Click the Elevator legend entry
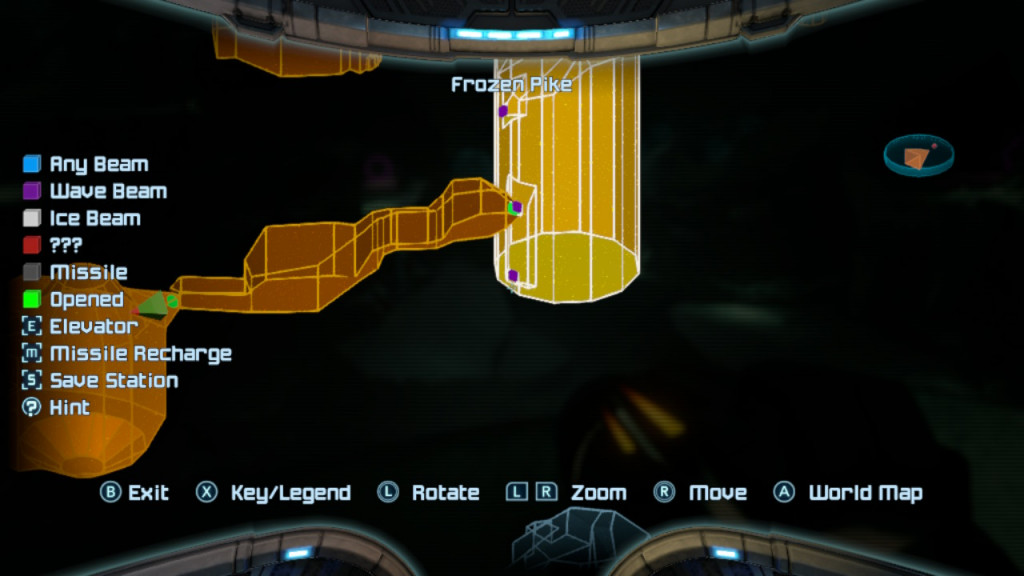Viewport: 1024px width, 576px height. tap(80, 326)
